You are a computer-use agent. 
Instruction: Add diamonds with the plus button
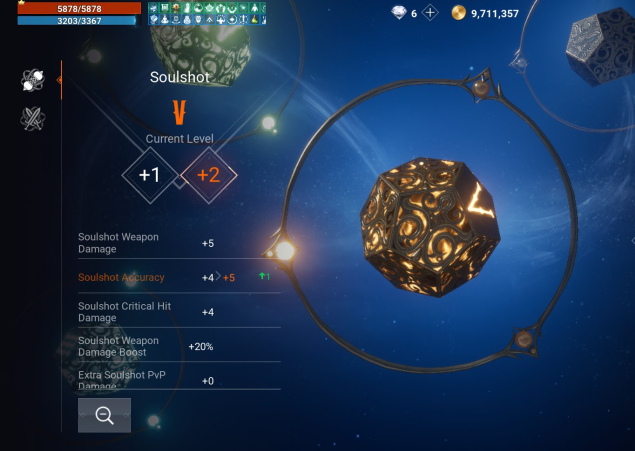430,13
